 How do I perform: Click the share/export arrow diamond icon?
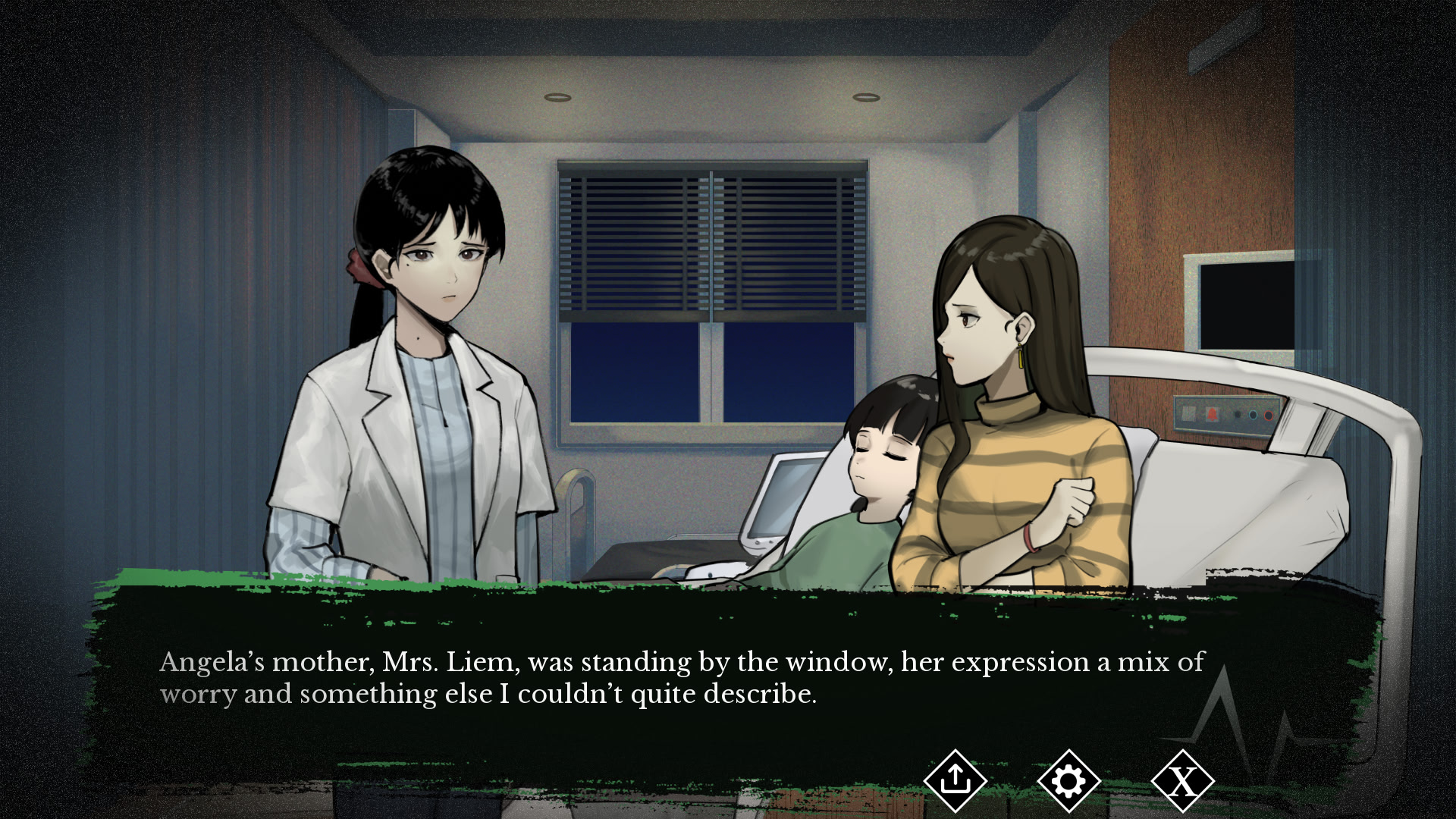(955, 780)
